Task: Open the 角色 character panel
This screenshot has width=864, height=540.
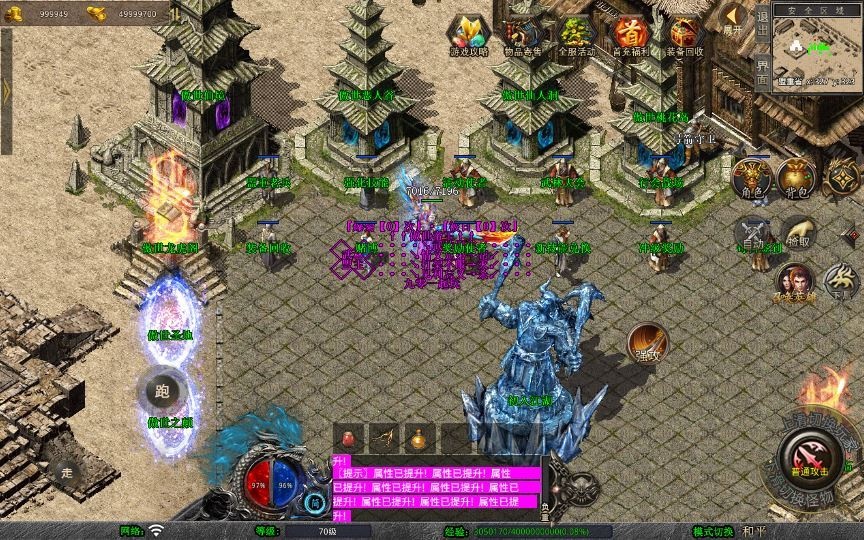Action: pos(749,176)
